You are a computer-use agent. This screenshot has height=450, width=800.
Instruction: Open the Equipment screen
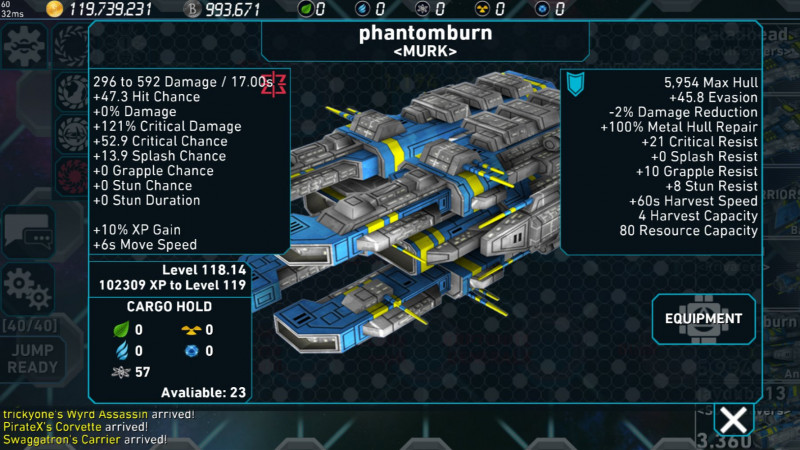click(704, 319)
